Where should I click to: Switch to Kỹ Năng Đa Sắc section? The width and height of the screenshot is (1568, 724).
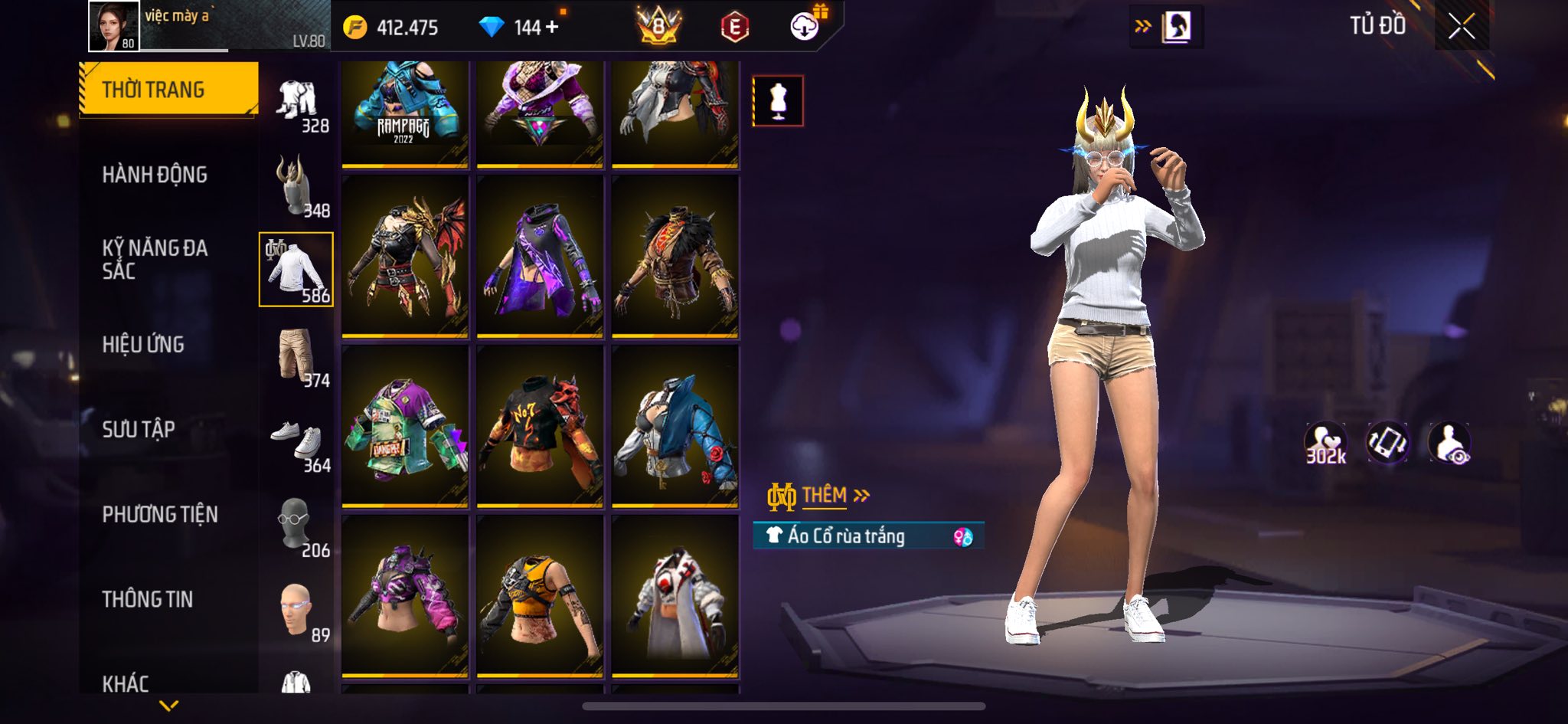tap(155, 259)
